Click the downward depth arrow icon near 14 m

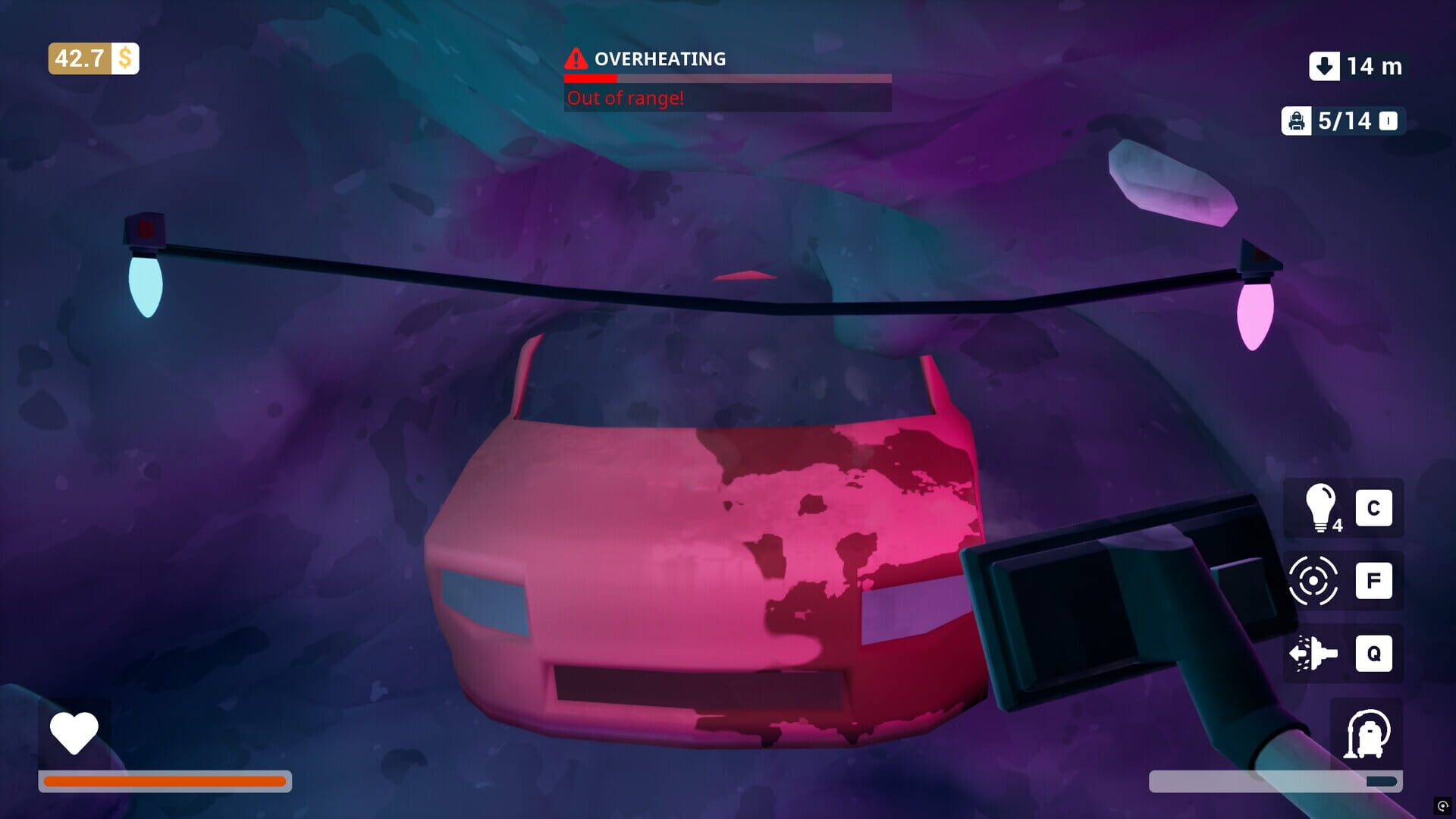point(1323,67)
